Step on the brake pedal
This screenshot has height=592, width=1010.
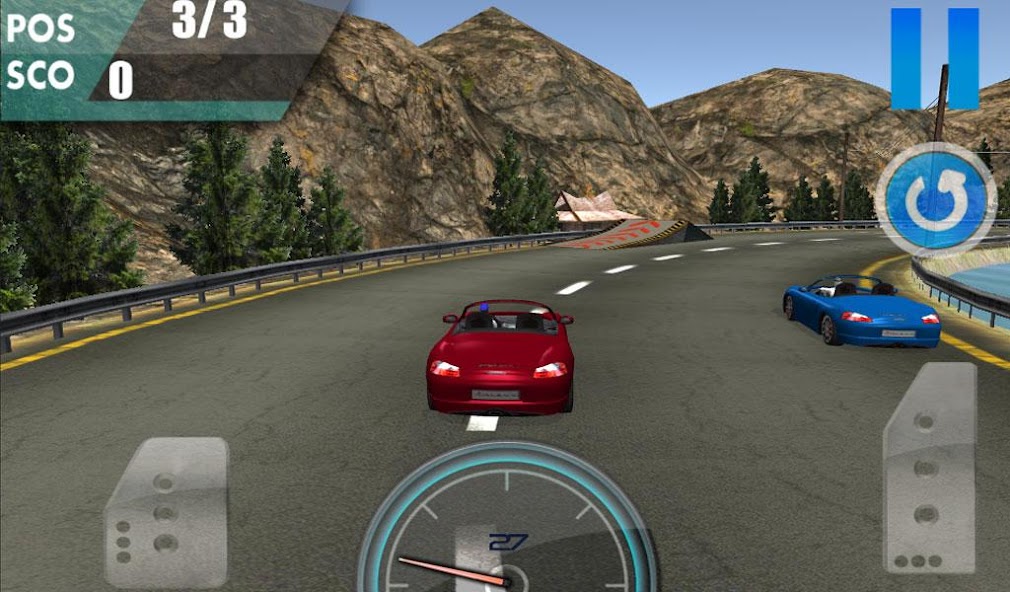tap(166, 511)
